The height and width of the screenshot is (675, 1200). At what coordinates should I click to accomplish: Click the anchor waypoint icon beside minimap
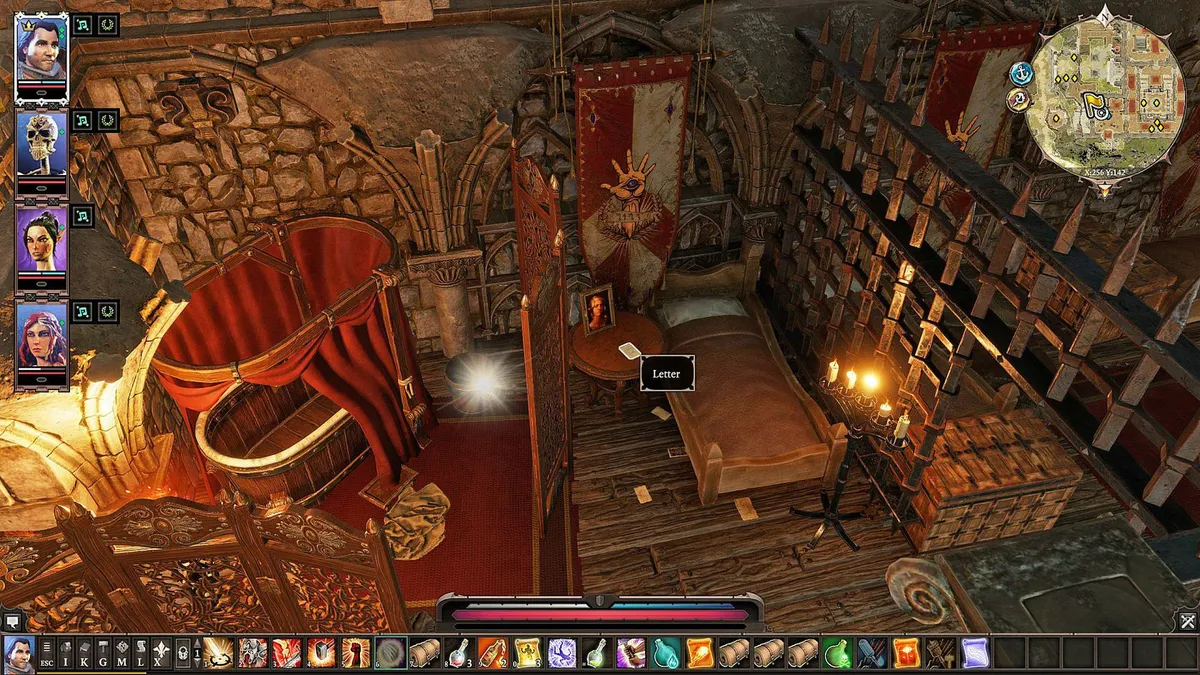[1021, 73]
